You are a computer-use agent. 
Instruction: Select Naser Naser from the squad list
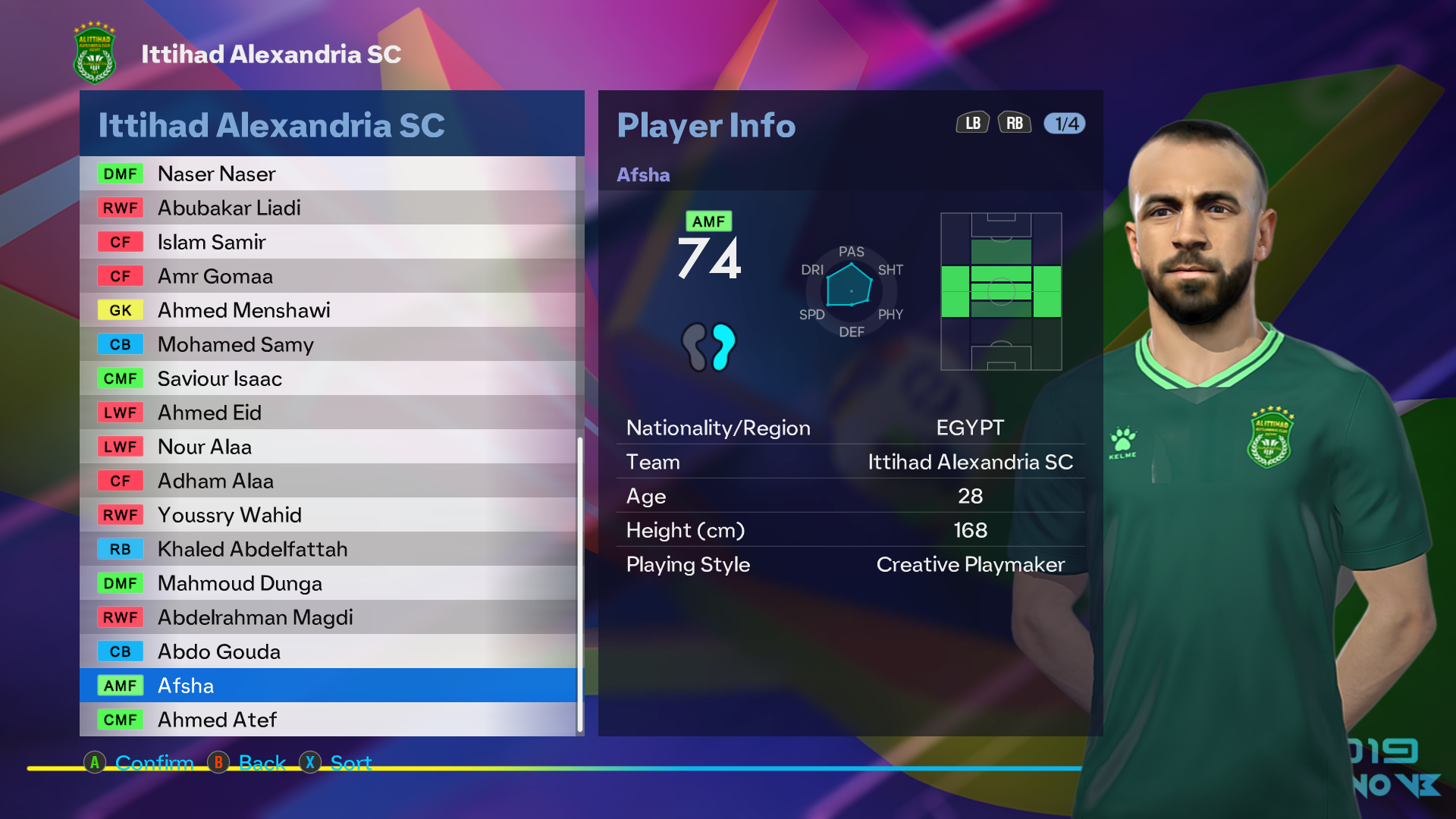(328, 174)
